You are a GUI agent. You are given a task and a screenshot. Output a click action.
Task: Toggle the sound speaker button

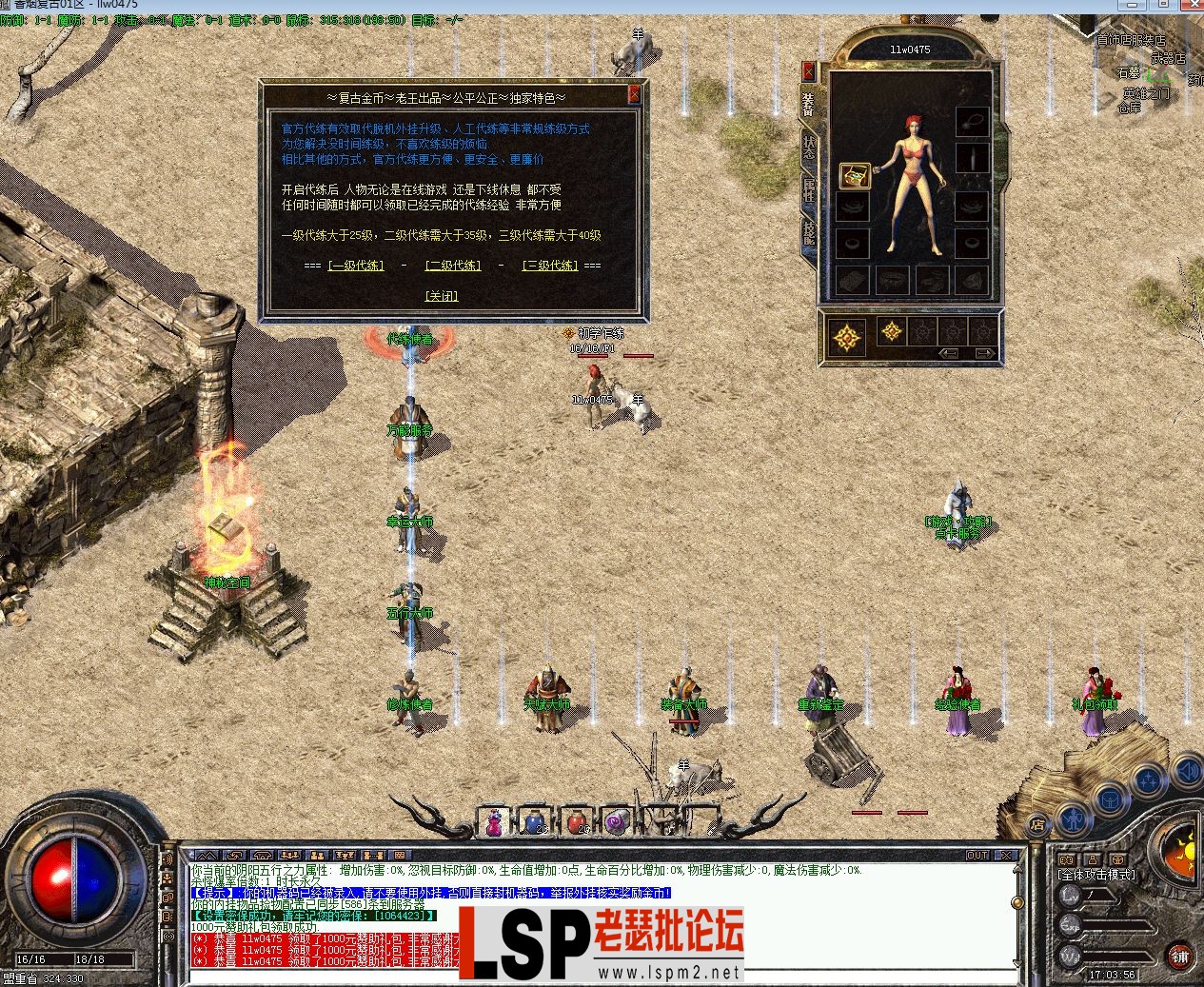click(x=1188, y=769)
